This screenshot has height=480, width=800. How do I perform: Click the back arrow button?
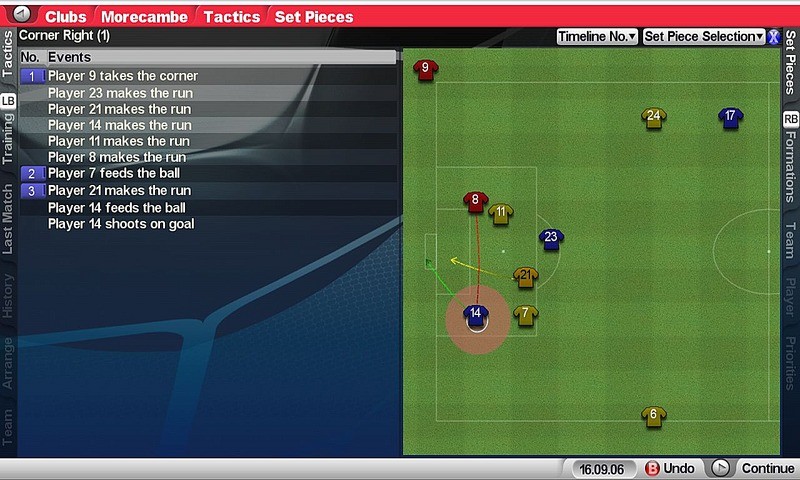tap(22, 16)
